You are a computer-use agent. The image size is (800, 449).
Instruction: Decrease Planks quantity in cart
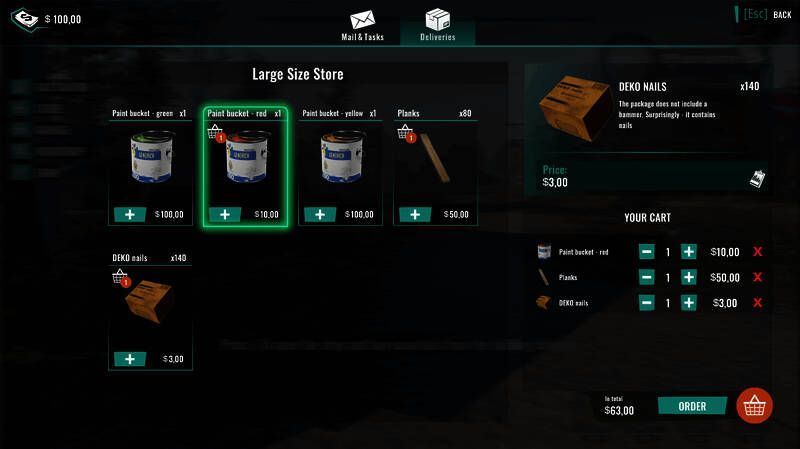click(x=647, y=277)
